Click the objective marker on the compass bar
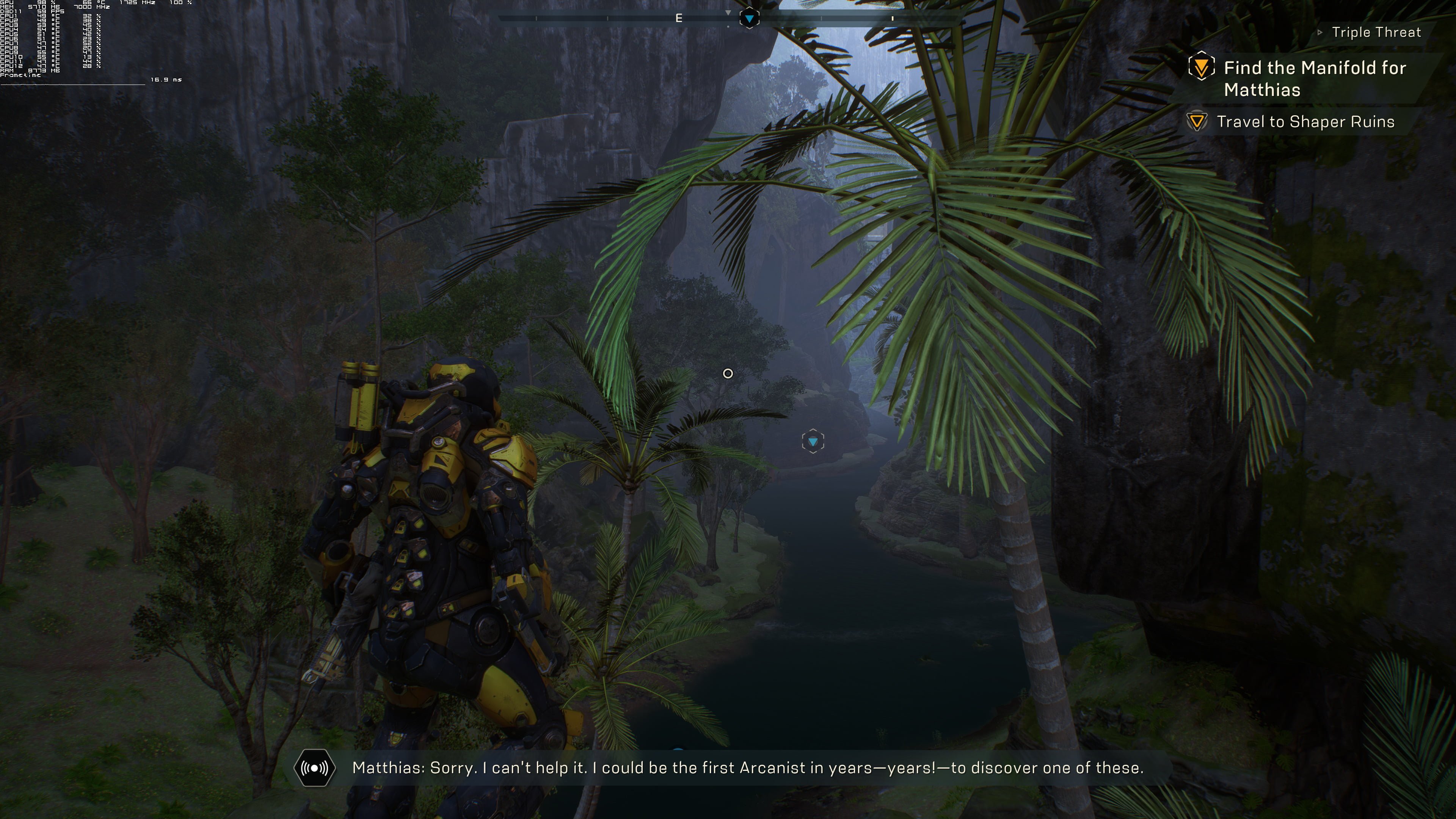This screenshot has width=1456, height=819. 749,19
